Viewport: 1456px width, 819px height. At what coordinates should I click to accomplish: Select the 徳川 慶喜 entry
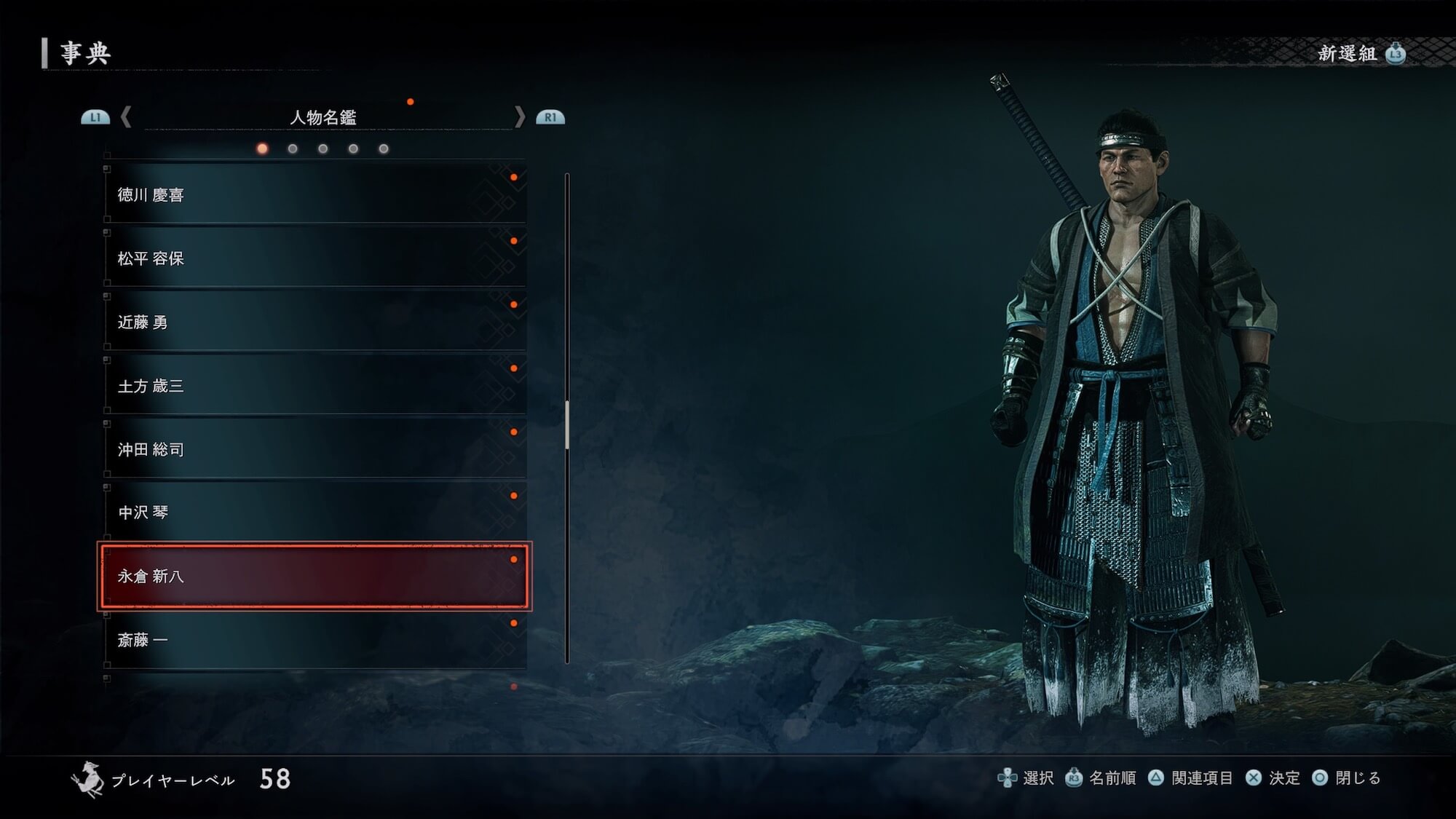[x=314, y=194]
